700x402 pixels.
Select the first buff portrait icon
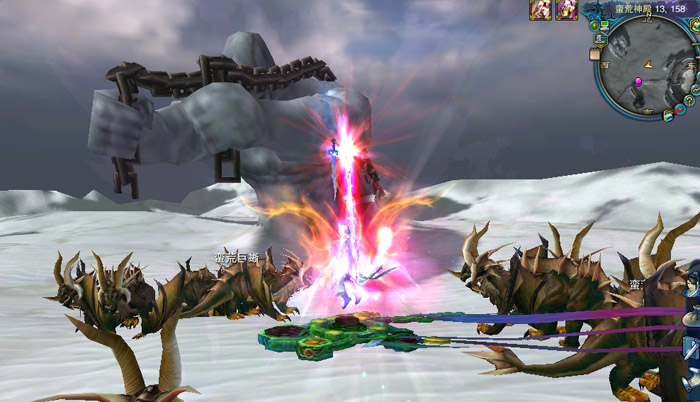pos(540,10)
